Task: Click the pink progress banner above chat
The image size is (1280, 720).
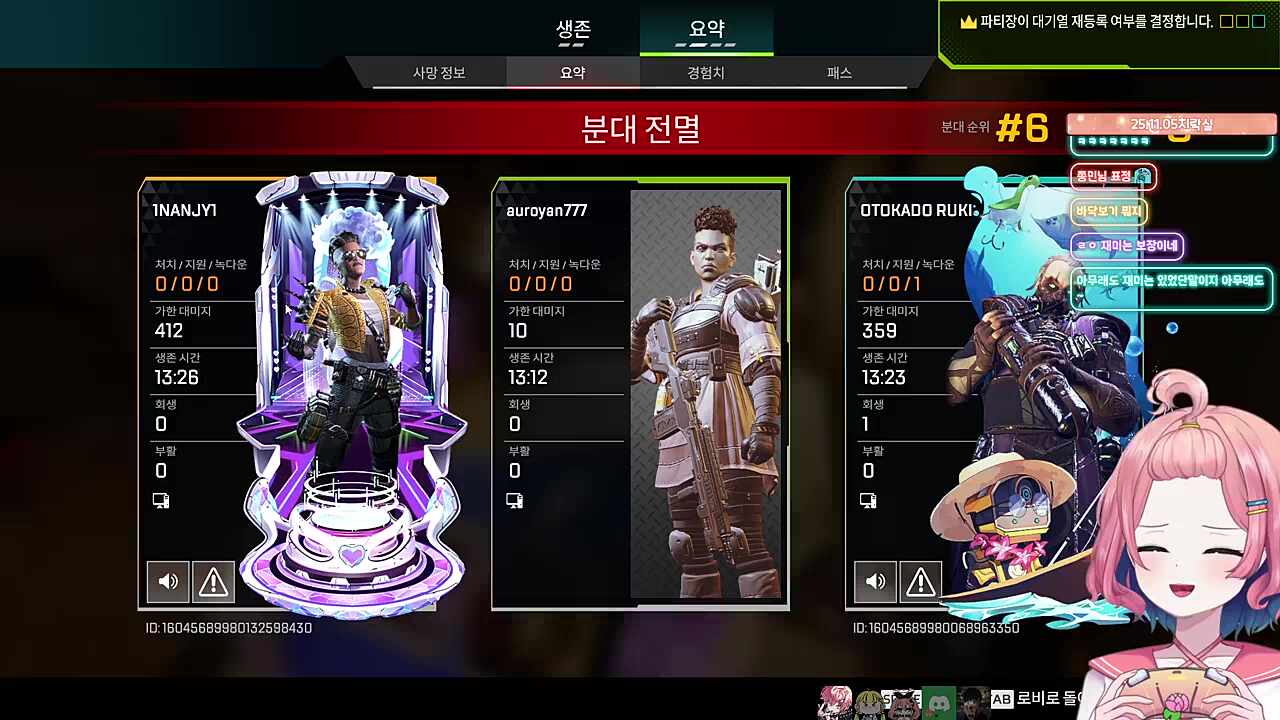Action: click(x=1170, y=124)
